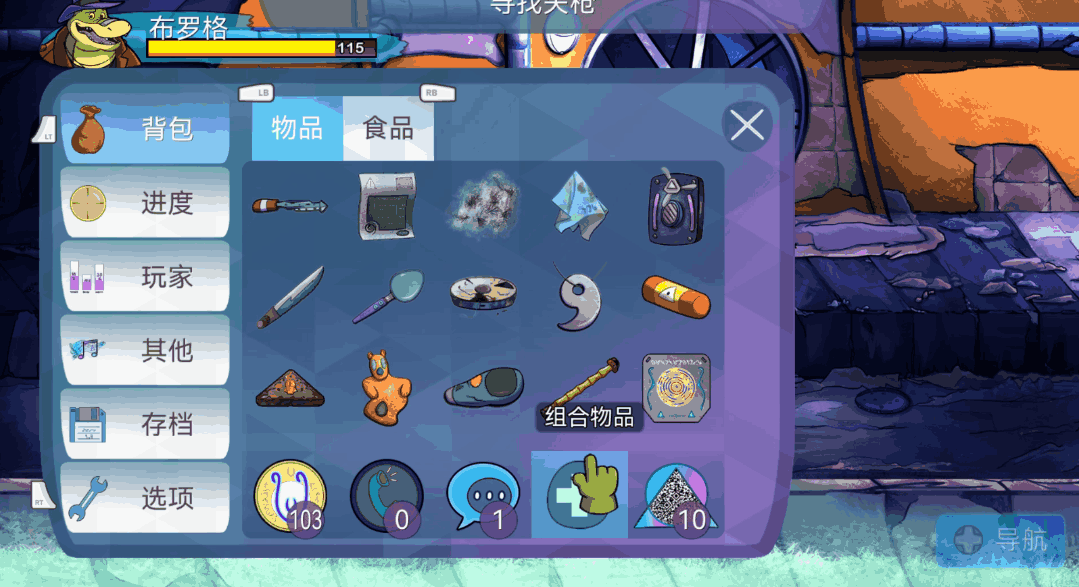This screenshot has height=587, width=1079.
Task: Click the gold coin currency icon
Action: (x=289, y=494)
